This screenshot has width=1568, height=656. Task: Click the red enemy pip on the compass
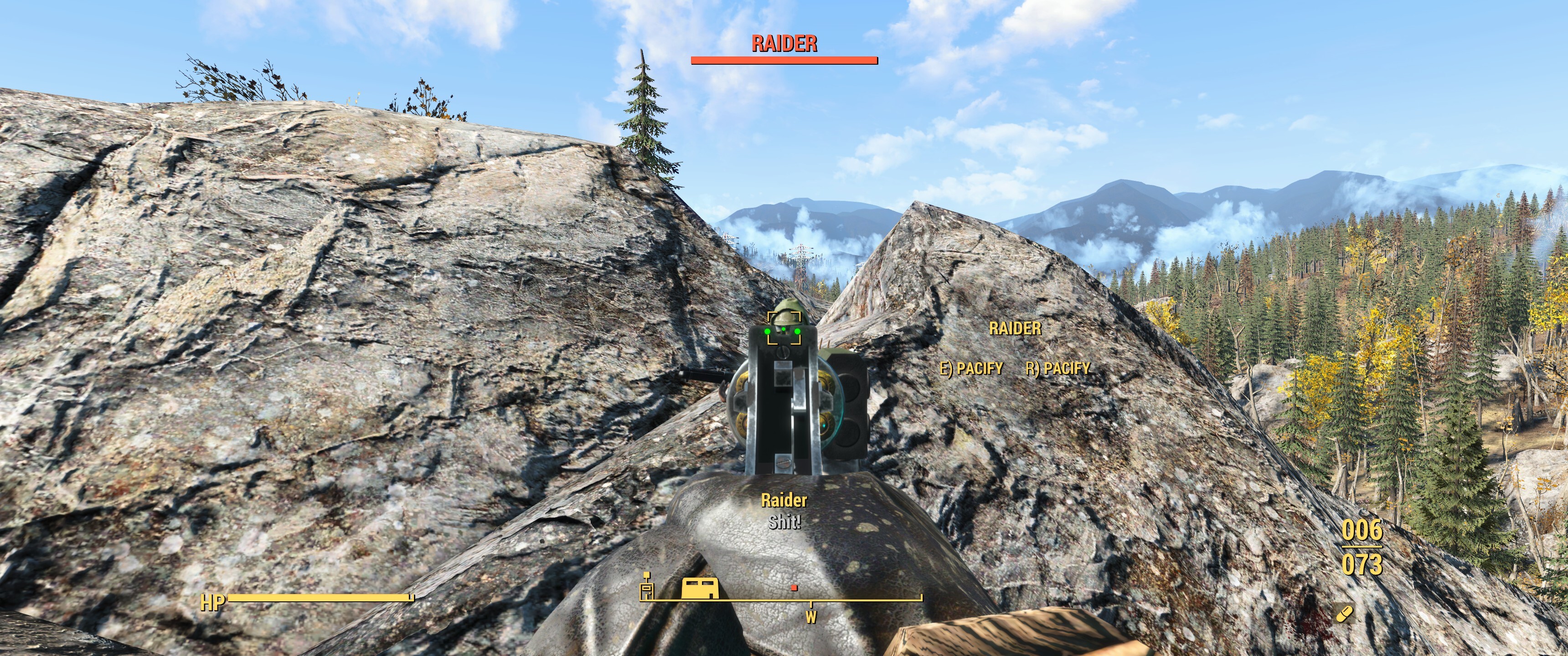point(794,588)
